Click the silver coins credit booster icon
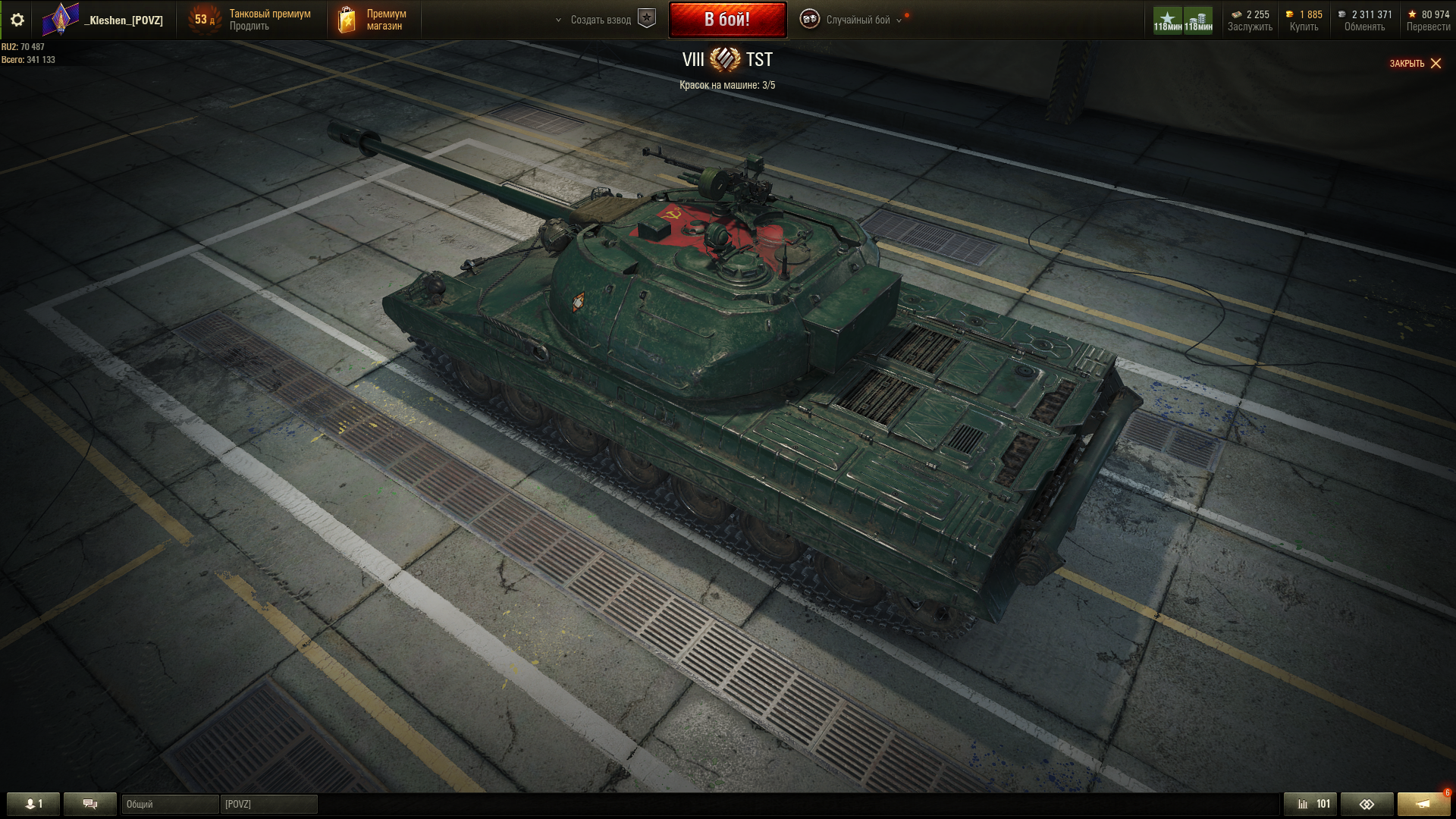Image resolution: width=1456 pixels, height=819 pixels. (1198, 20)
